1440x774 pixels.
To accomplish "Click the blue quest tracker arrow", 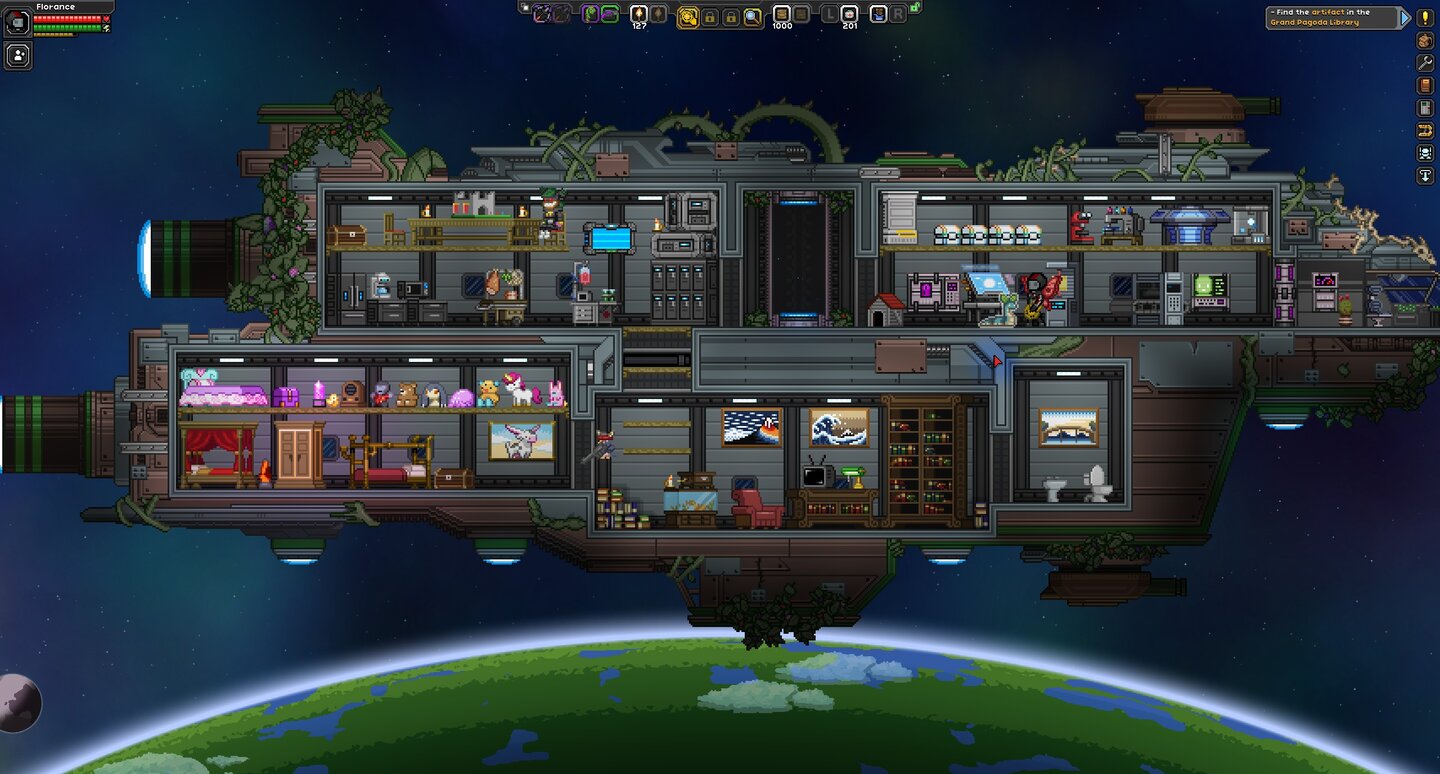I will 1405,18.
